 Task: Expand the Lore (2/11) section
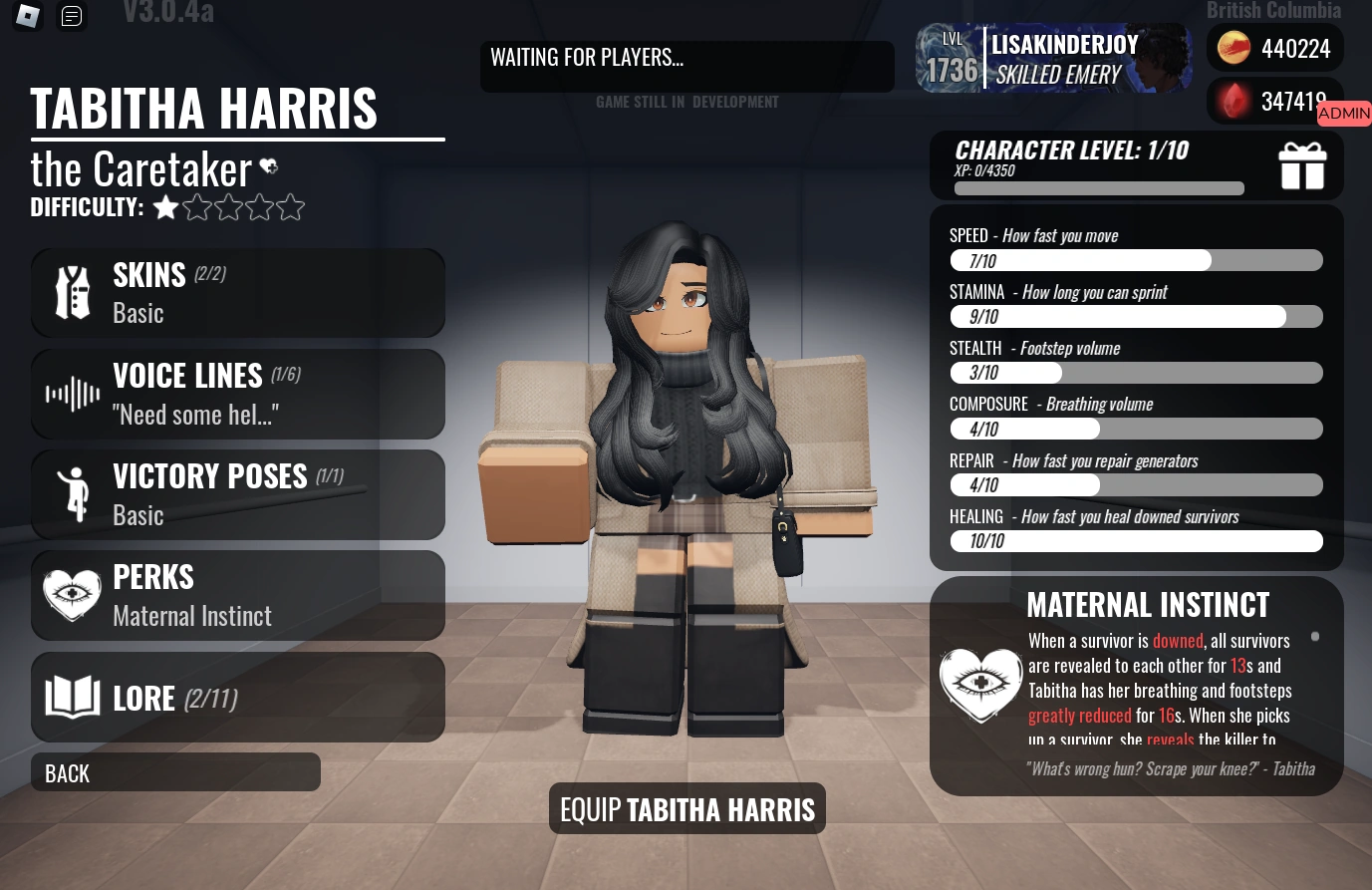pyautogui.click(x=237, y=697)
